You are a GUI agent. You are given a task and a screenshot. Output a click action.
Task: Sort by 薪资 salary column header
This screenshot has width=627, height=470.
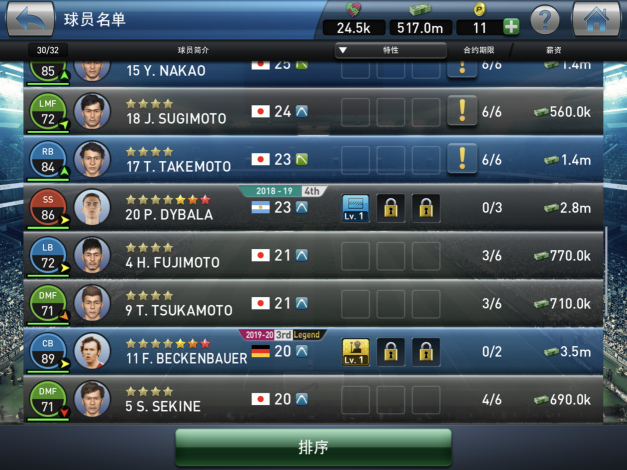point(565,49)
